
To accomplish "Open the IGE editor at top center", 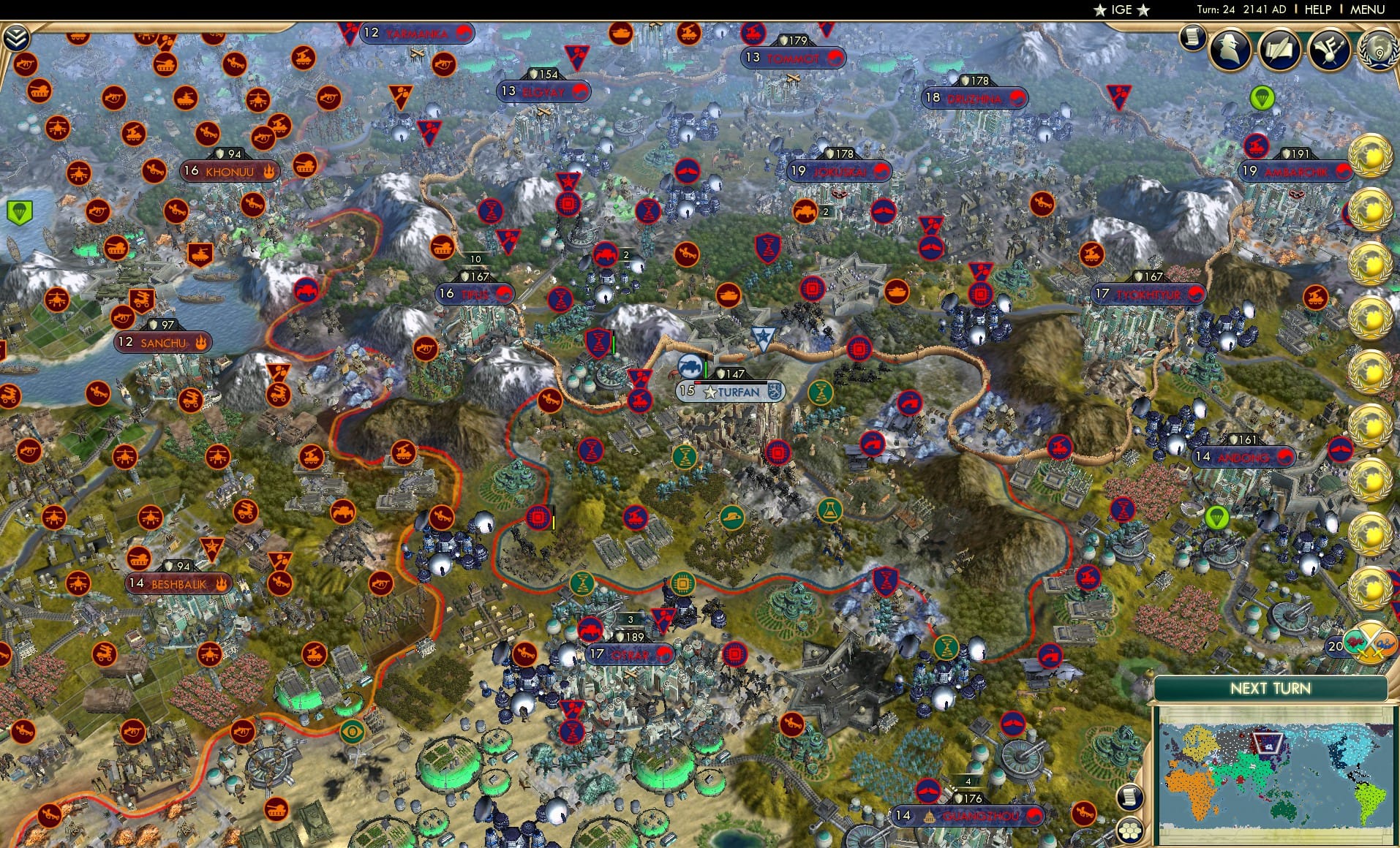I will click(x=1121, y=10).
